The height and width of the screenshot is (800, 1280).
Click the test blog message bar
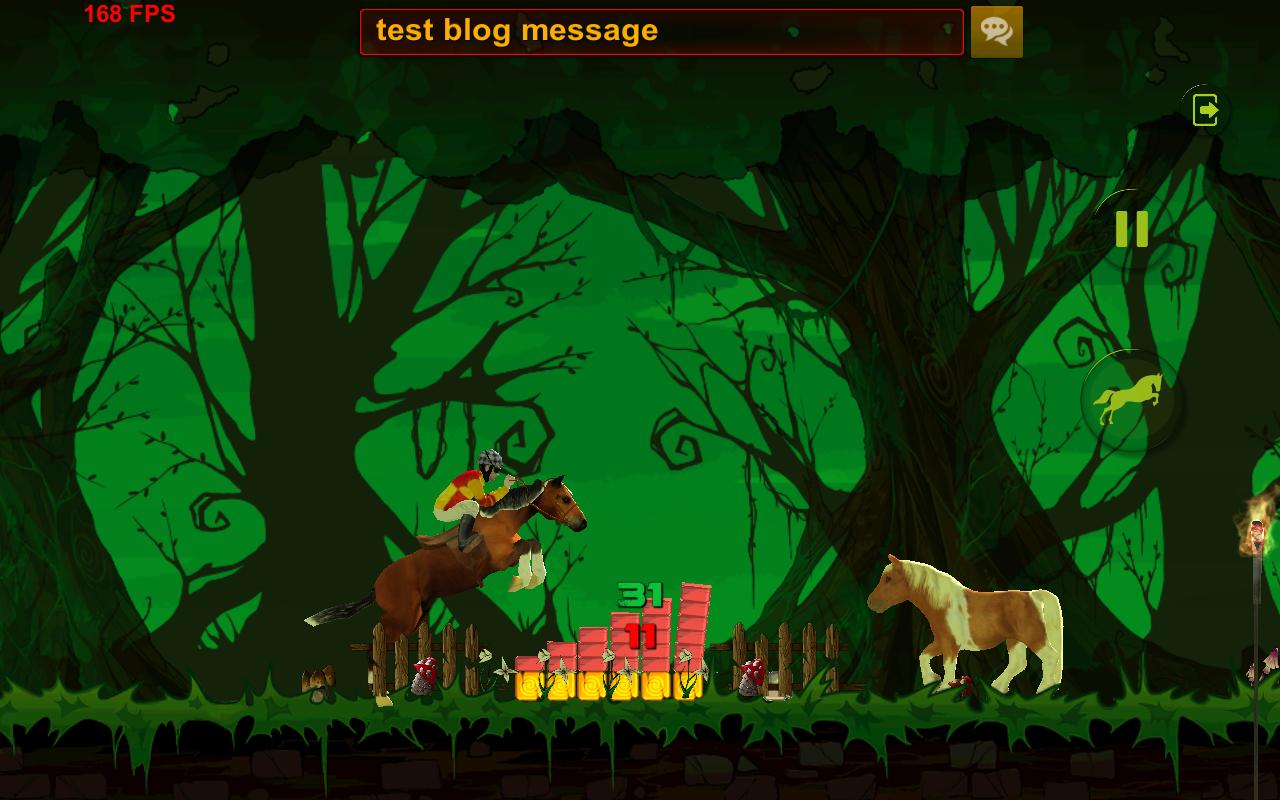(661, 31)
